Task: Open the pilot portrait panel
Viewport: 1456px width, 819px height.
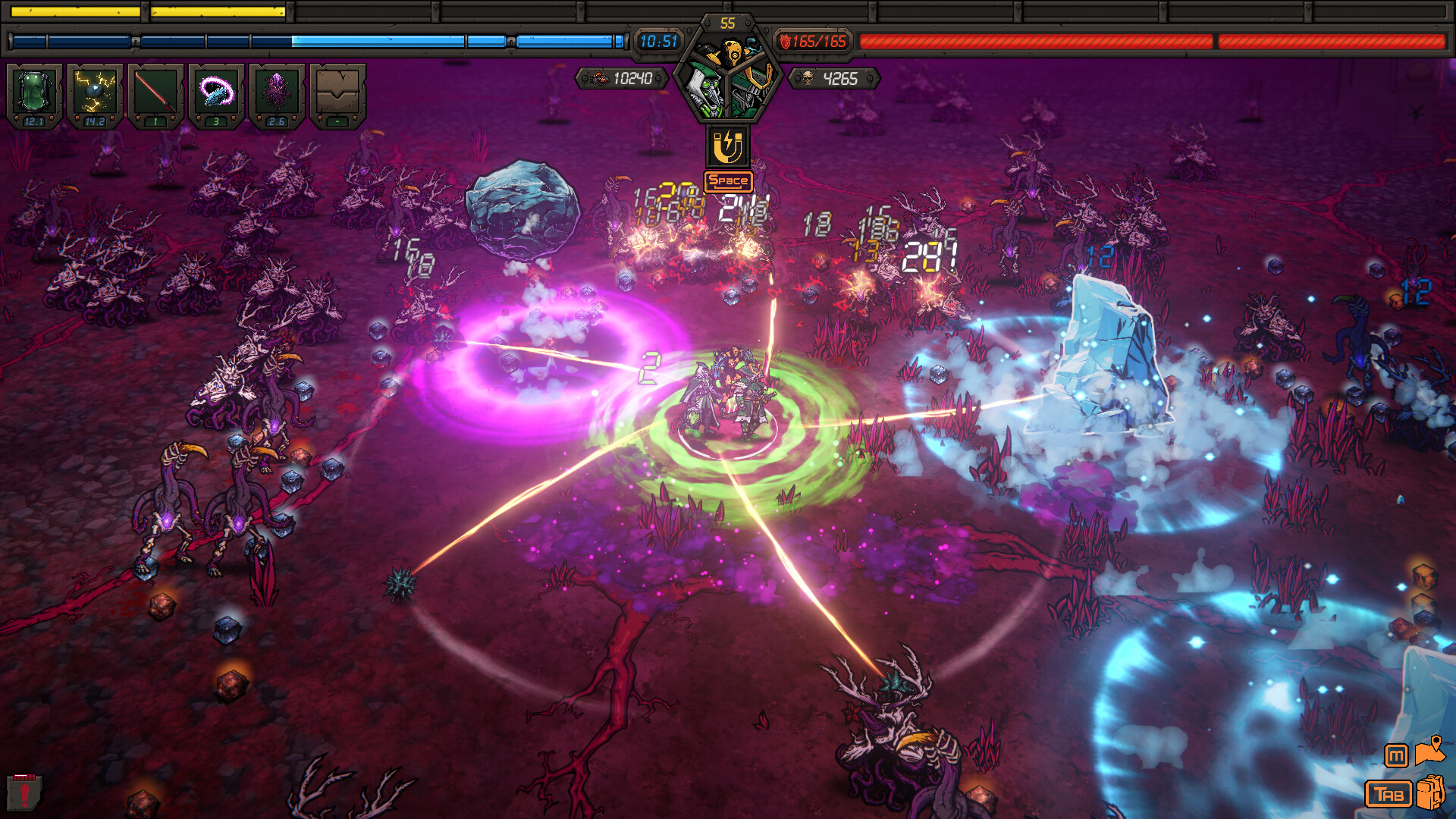Action: pos(728,83)
